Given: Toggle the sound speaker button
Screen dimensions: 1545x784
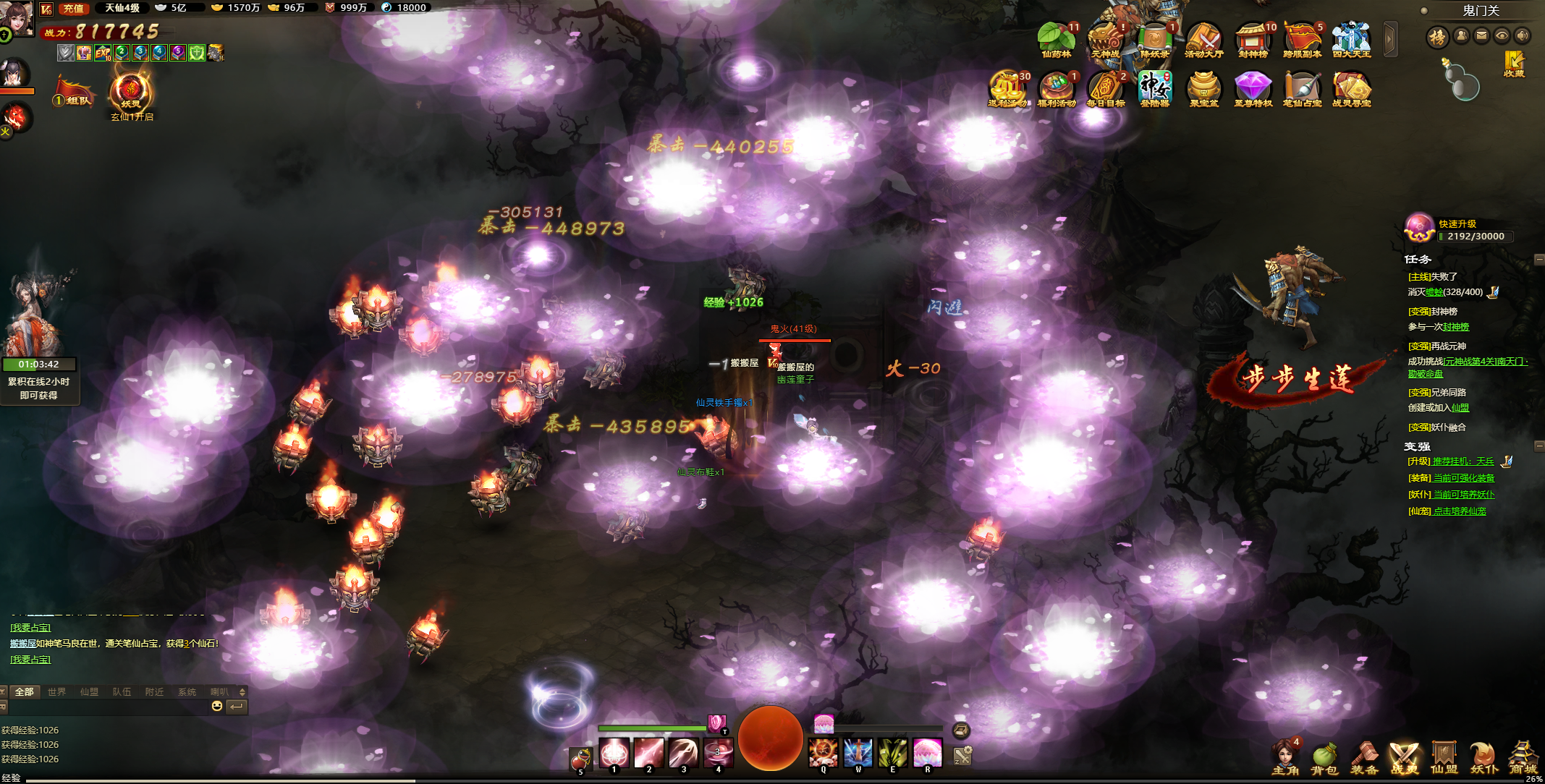Looking at the screenshot, I should [x=1523, y=35].
